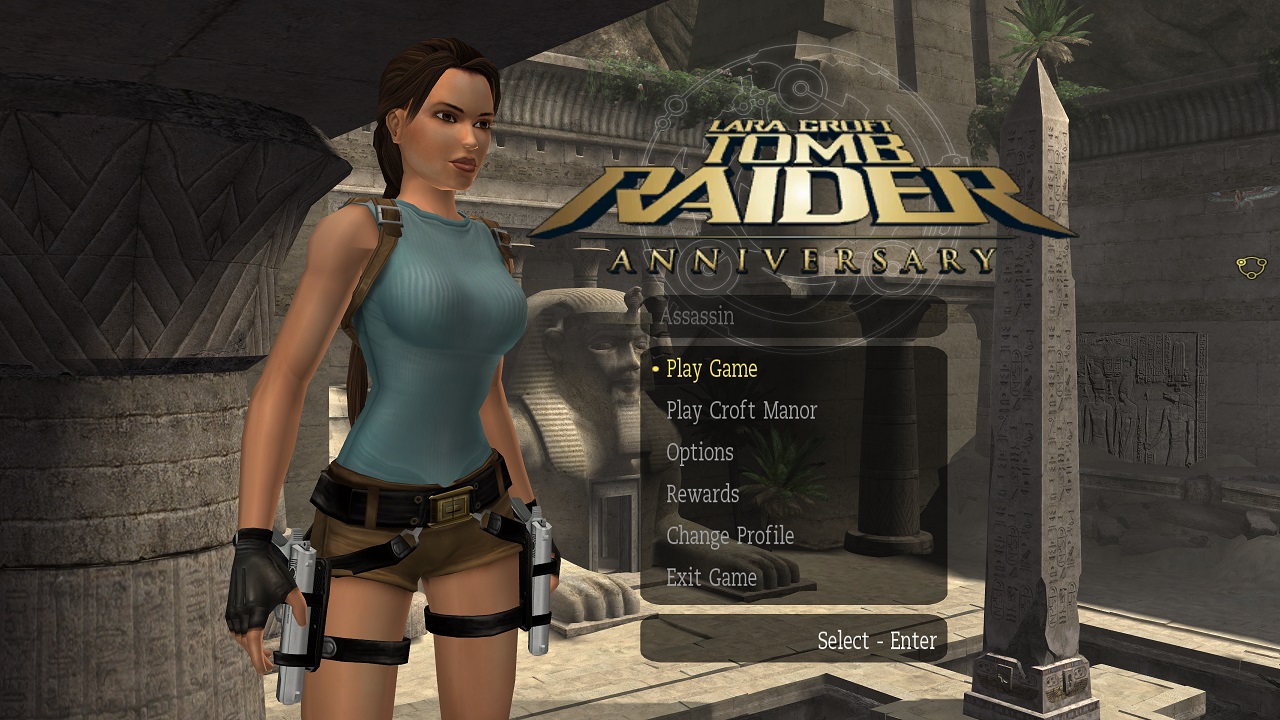Click Lara's belt buckle
Viewport: 1280px width, 720px height.
coord(452,508)
